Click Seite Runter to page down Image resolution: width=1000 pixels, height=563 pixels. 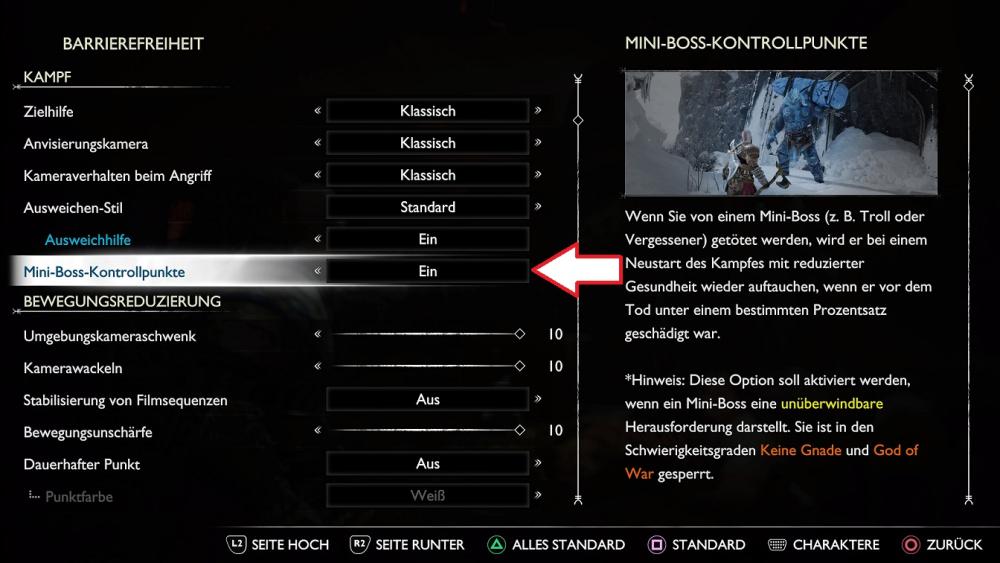408,545
